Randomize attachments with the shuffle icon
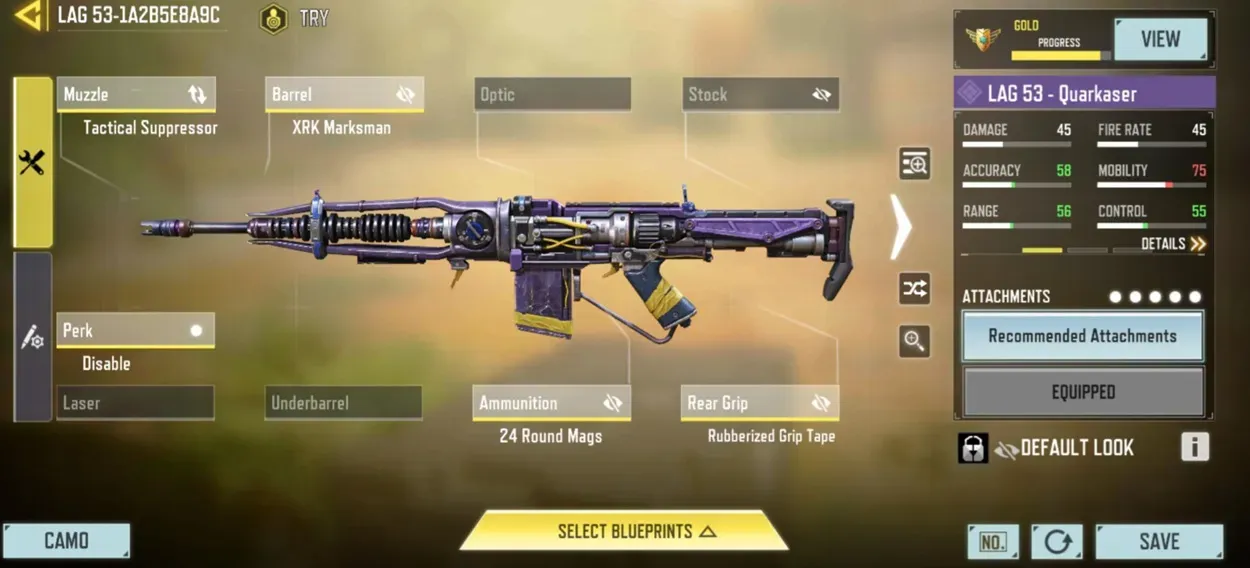 pos(914,289)
